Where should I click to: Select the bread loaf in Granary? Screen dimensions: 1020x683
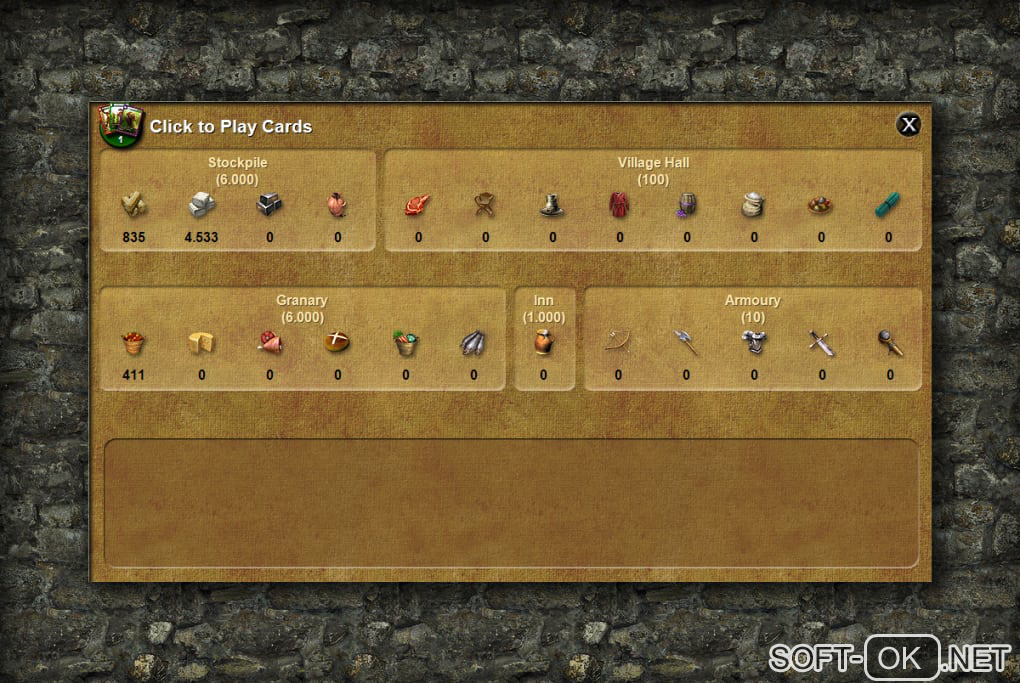coord(337,343)
